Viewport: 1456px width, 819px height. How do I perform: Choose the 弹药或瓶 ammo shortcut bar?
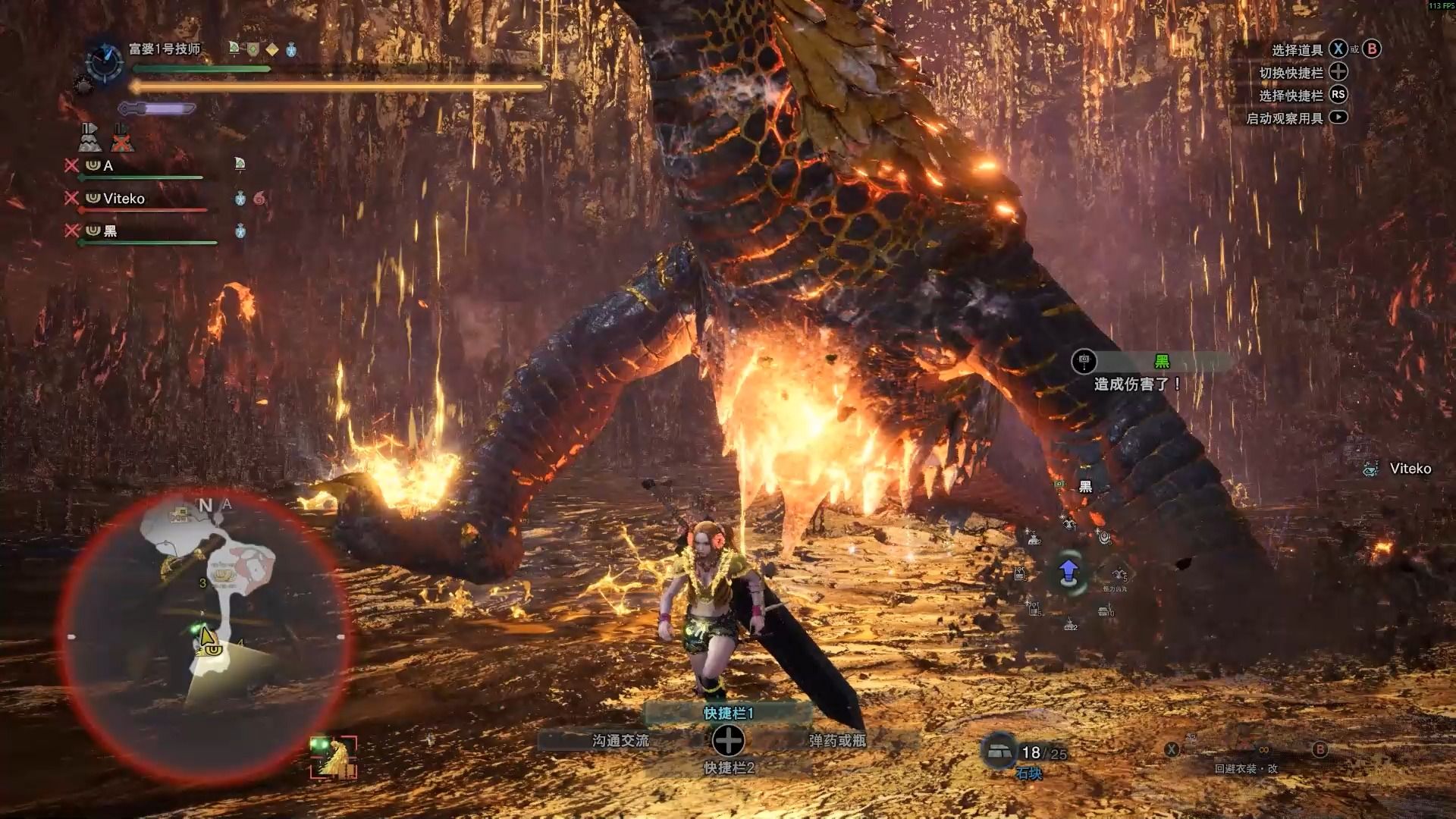[836, 741]
